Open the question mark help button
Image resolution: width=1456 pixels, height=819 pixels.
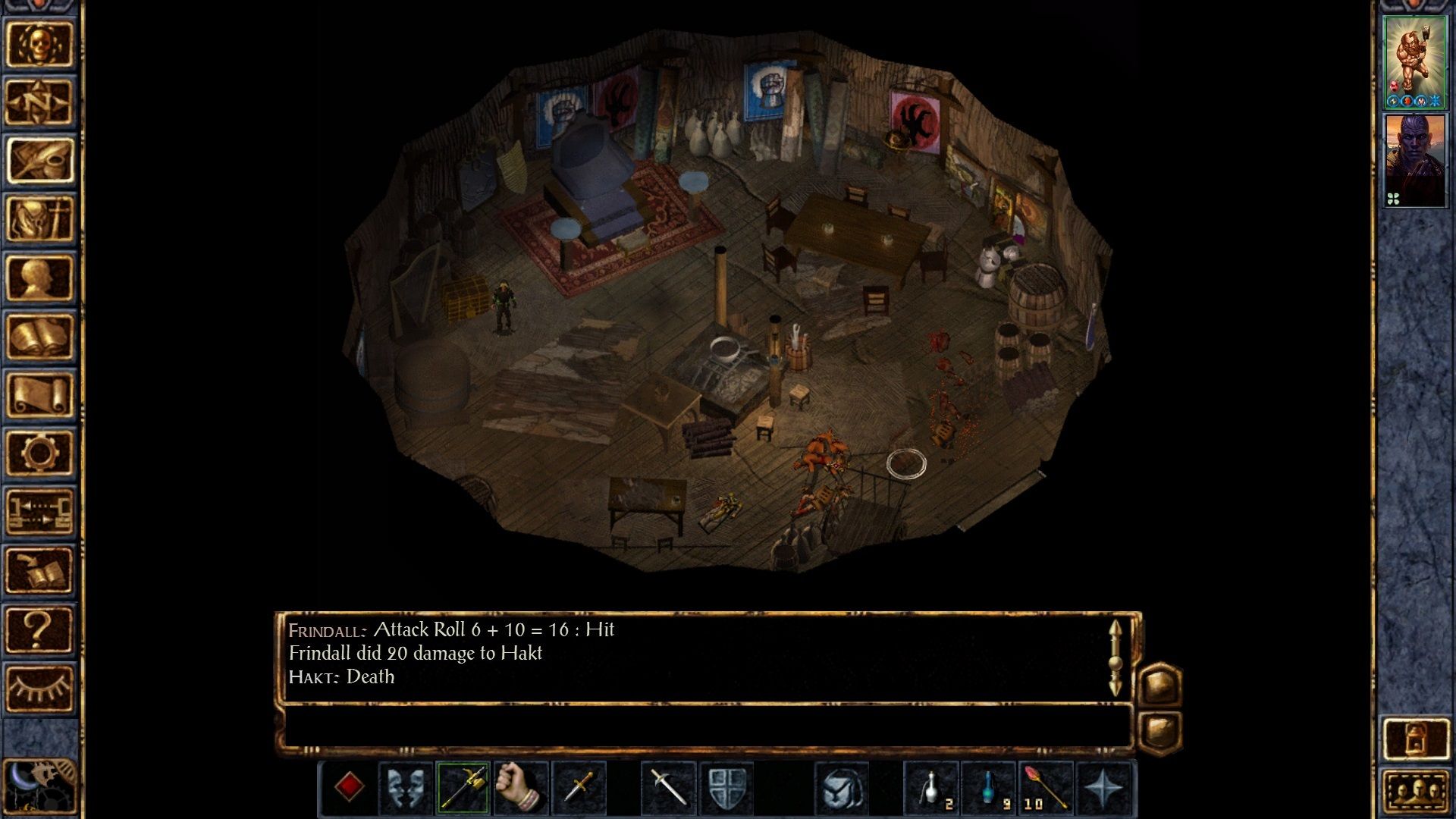click(x=39, y=629)
